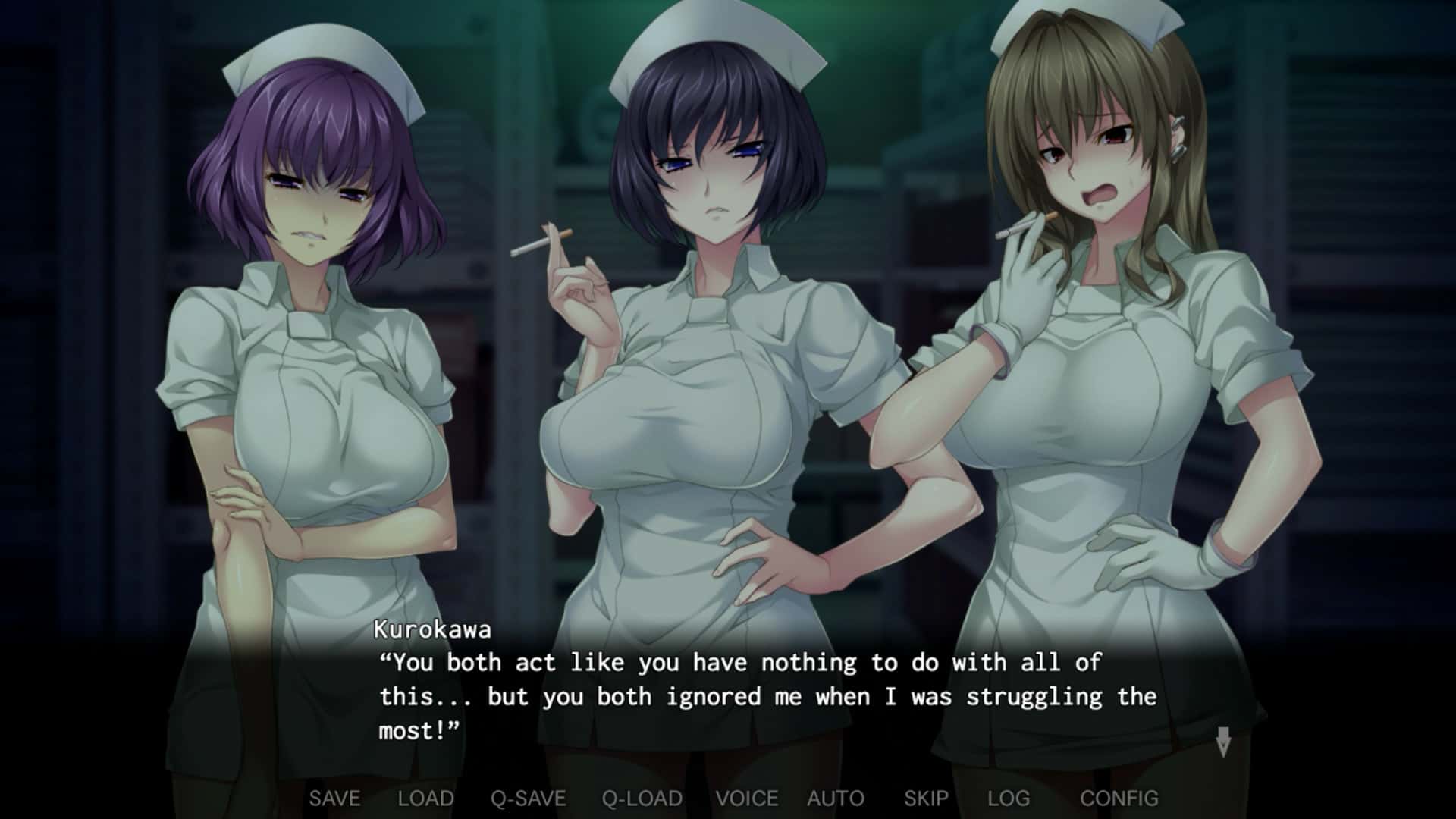1456x819 pixels.
Task: Click speaker name Kurokawa above dialogue
Action: tap(432, 631)
